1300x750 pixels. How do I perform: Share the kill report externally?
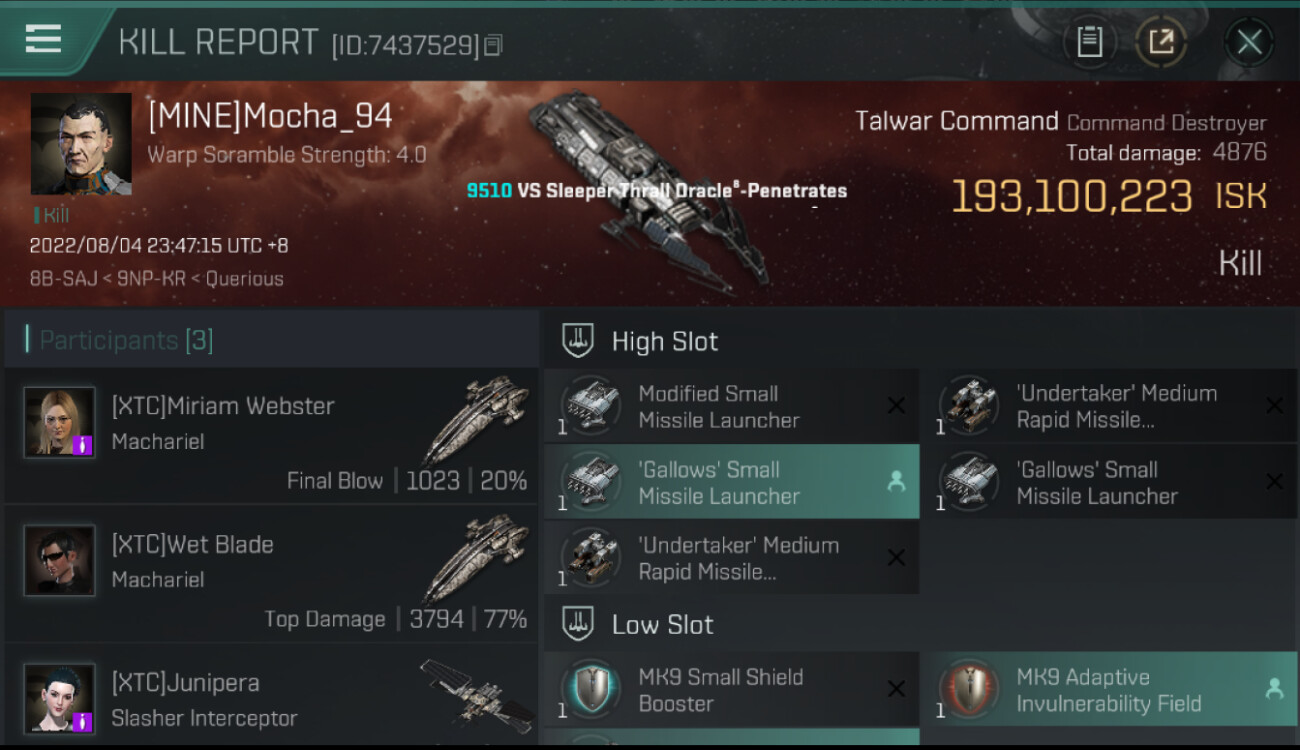pyautogui.click(x=1161, y=42)
